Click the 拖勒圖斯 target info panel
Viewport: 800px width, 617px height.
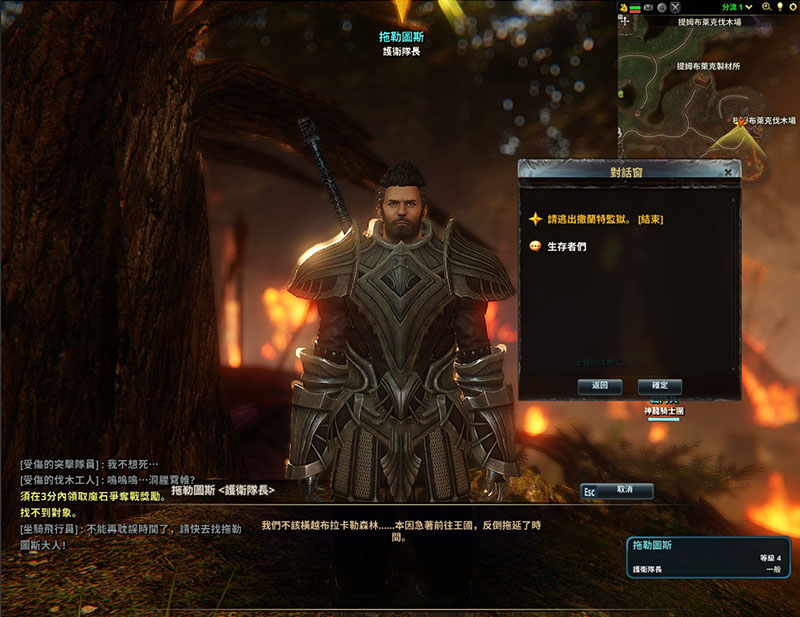[709, 556]
